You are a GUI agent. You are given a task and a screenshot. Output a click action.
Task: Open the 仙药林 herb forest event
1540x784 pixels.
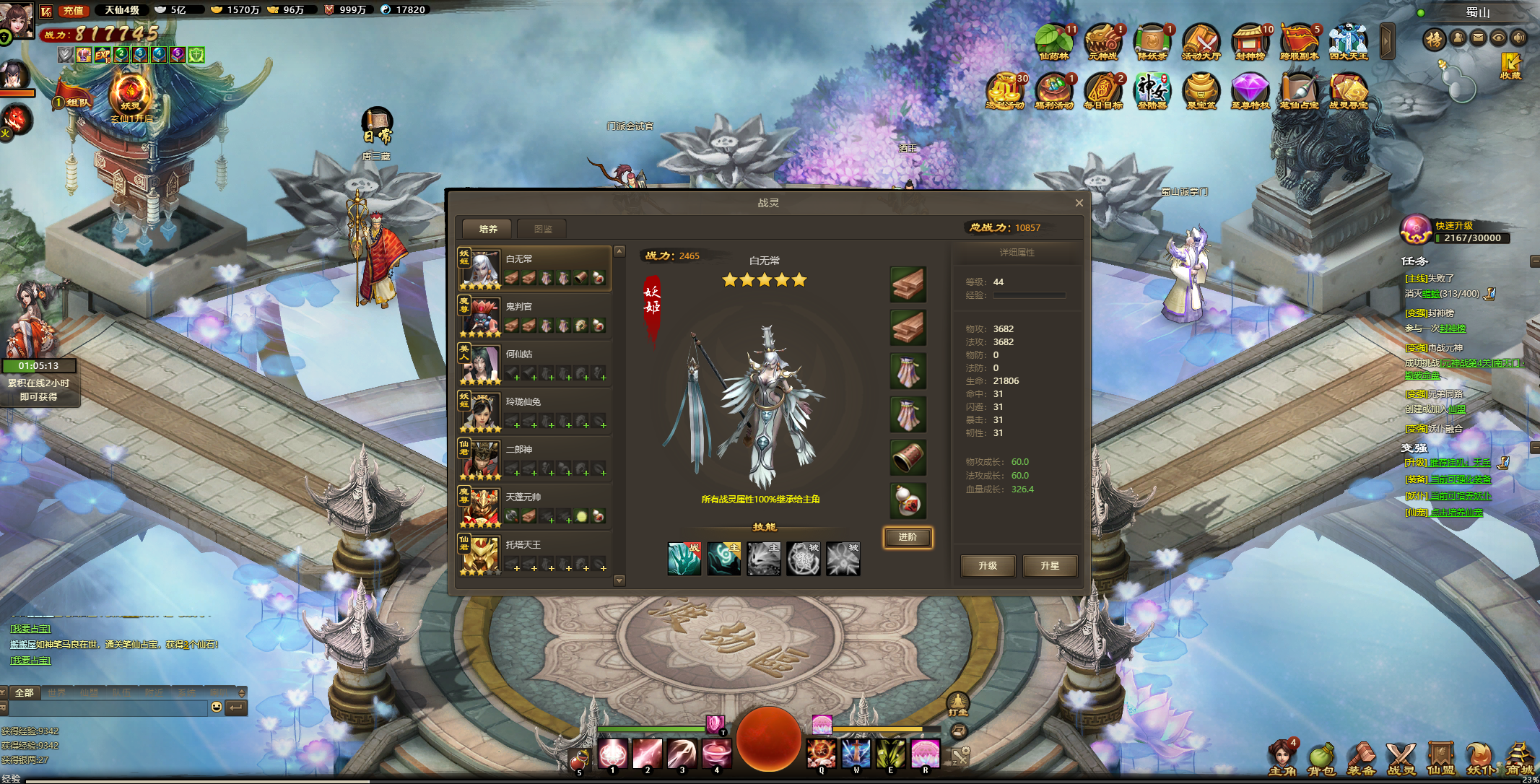pyautogui.click(x=1054, y=42)
